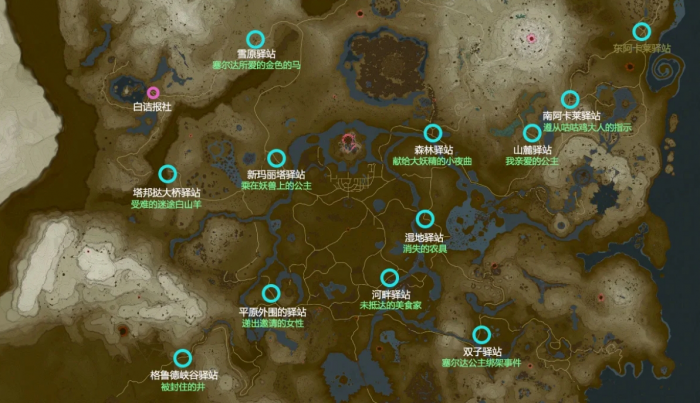Select the 河畔驿站 circle marker
This screenshot has width=700, height=403.
pos(390,277)
